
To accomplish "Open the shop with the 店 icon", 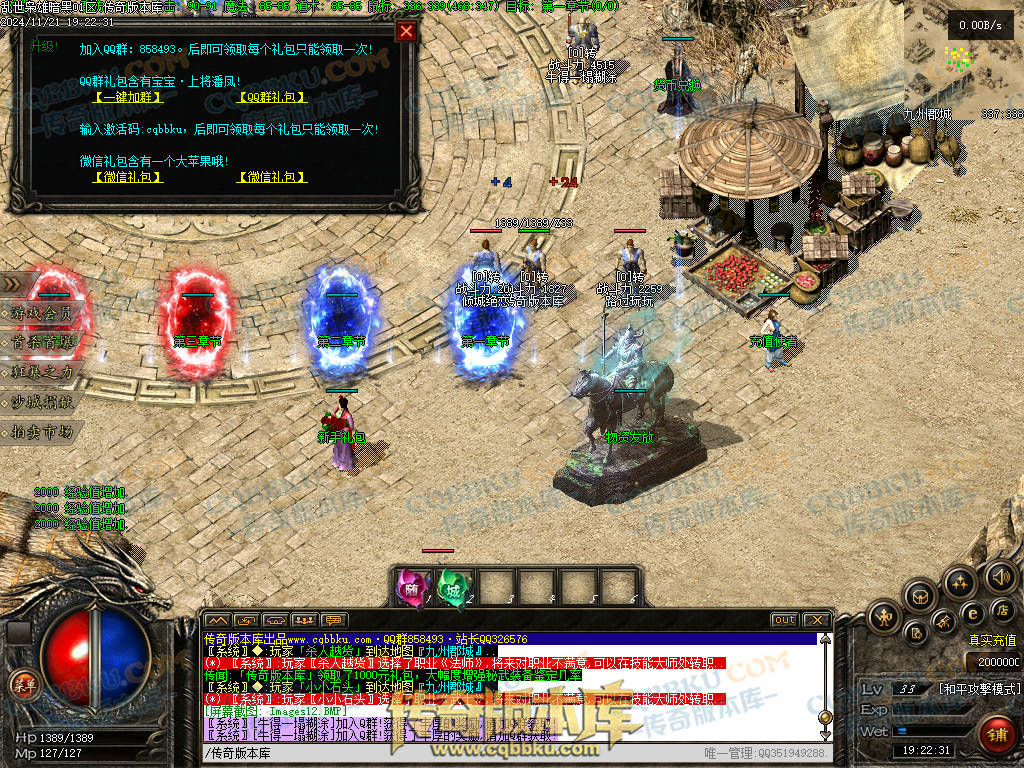I will coord(1001,609).
